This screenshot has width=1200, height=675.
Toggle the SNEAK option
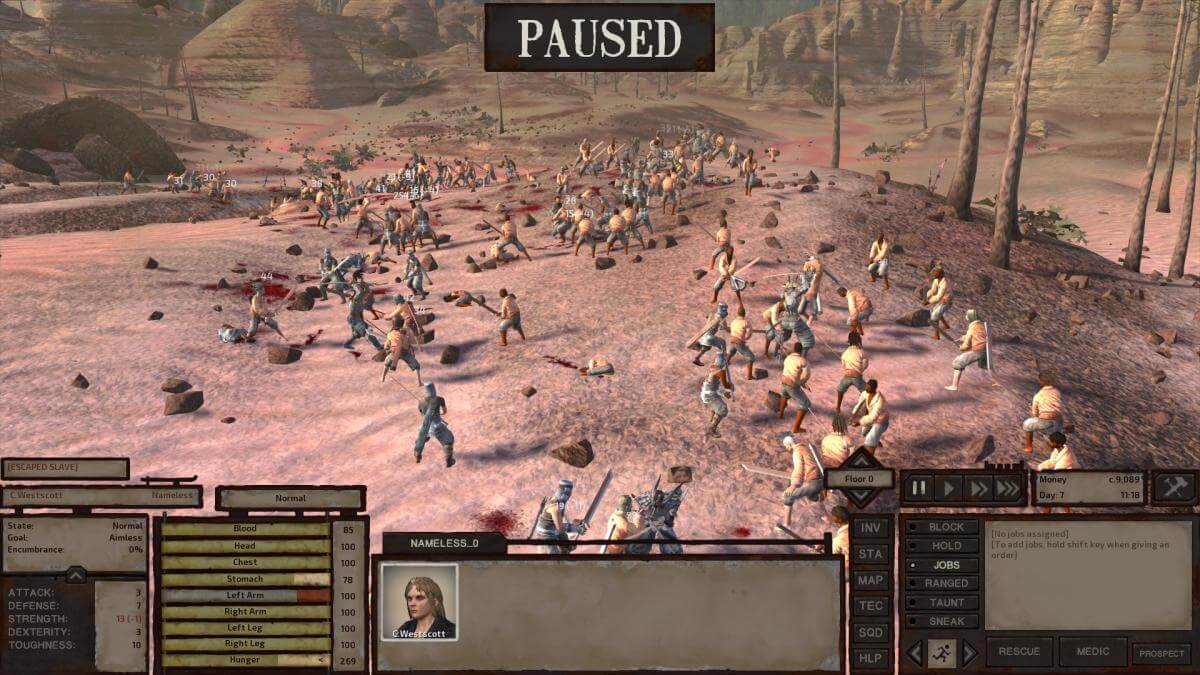click(939, 621)
